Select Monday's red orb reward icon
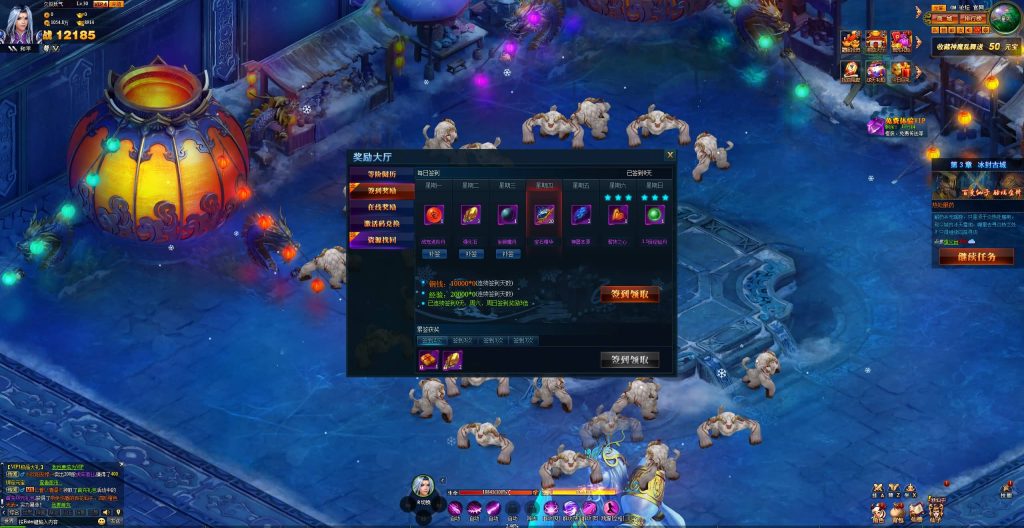 [x=436, y=213]
